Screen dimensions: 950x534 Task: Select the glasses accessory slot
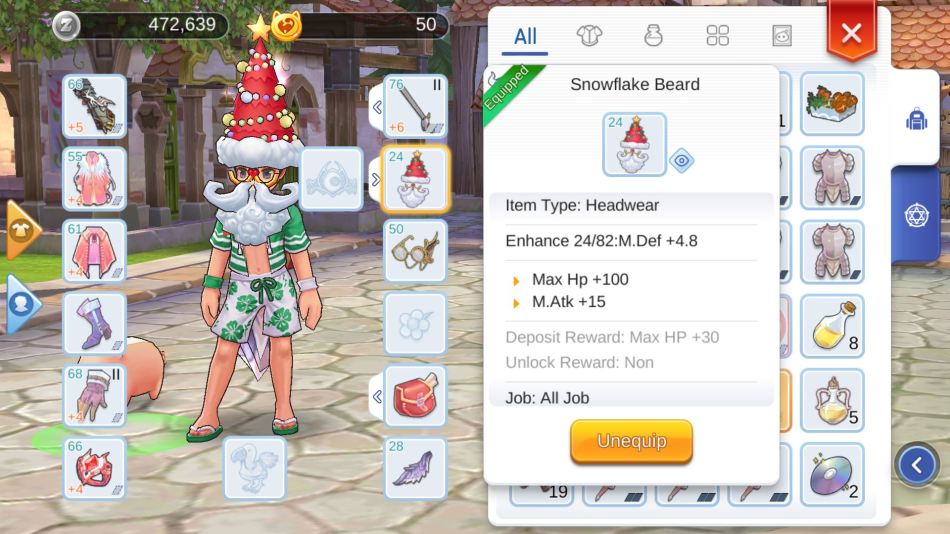(415, 251)
